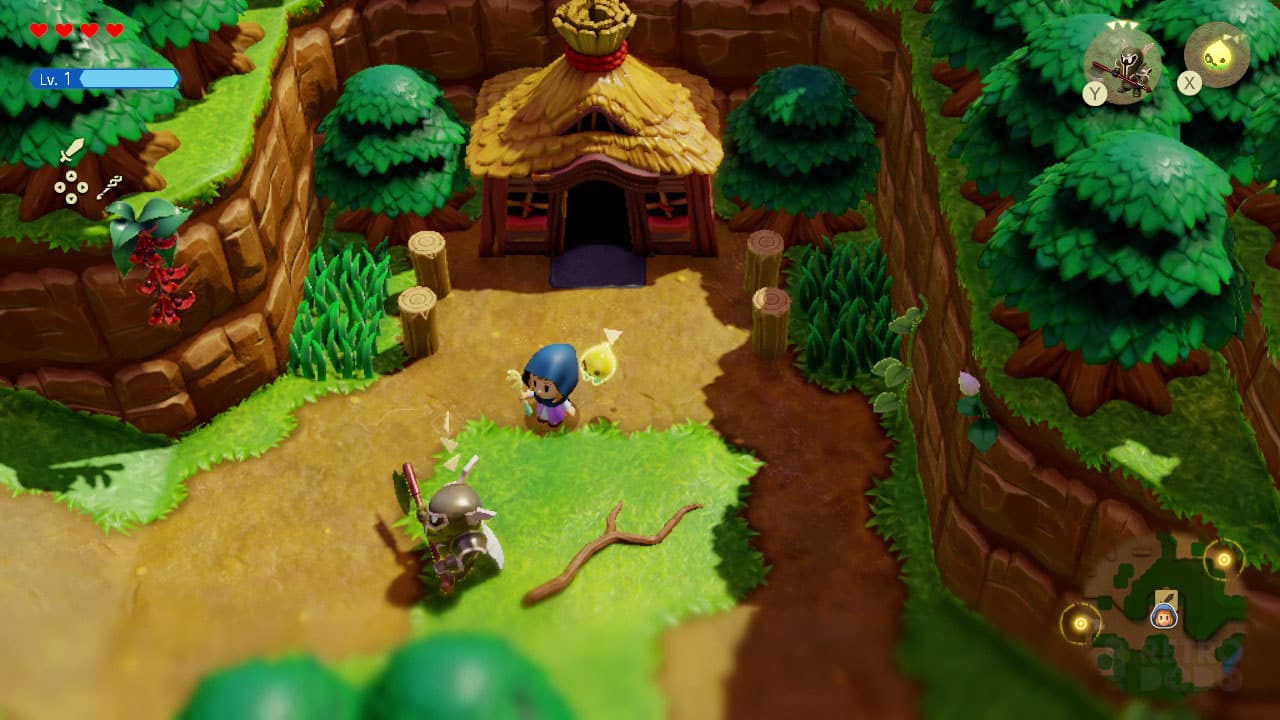Click the first heart in the health meter

[38, 30]
